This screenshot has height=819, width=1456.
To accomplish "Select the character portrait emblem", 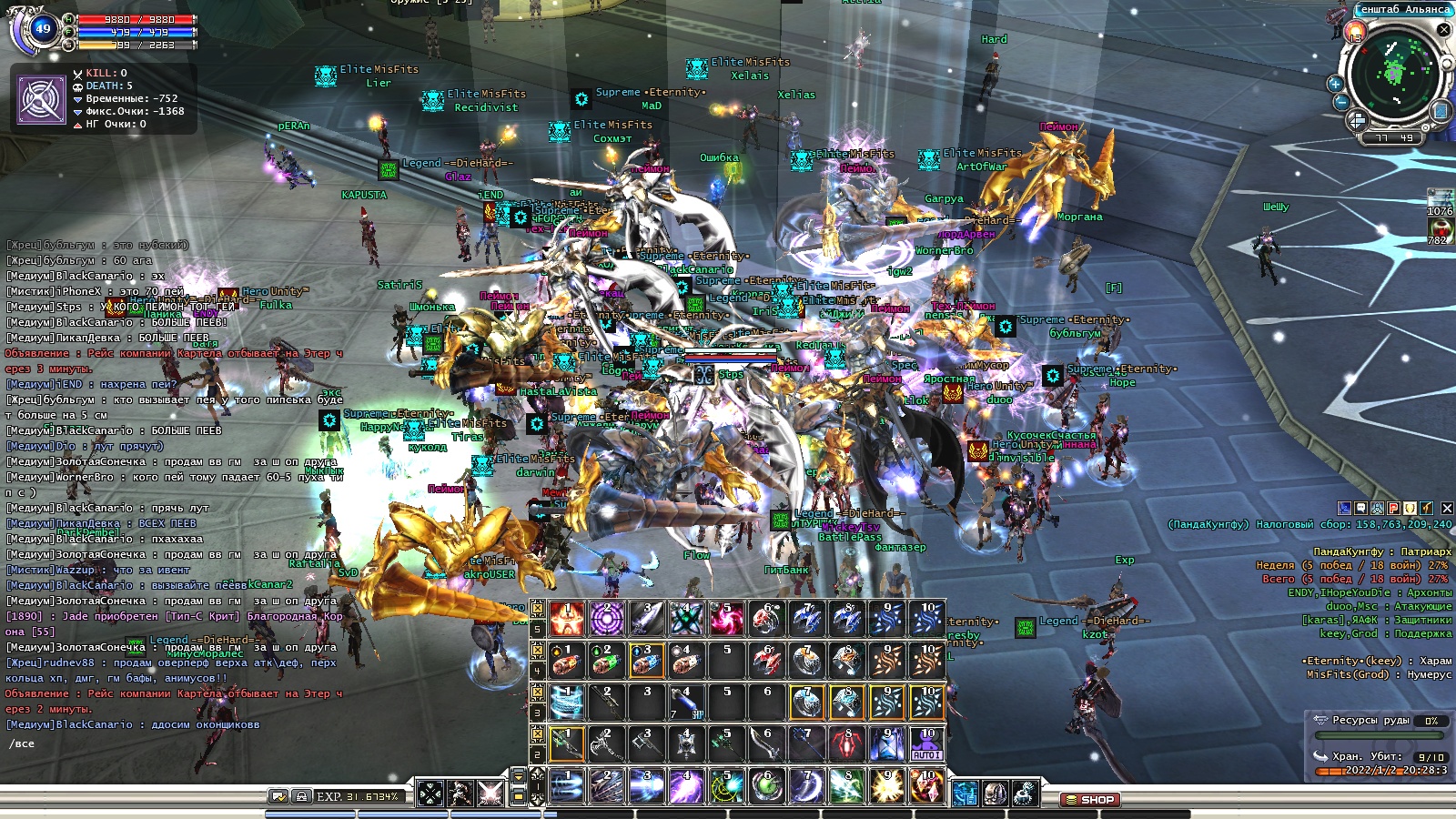I will pyautogui.click(x=42, y=98).
